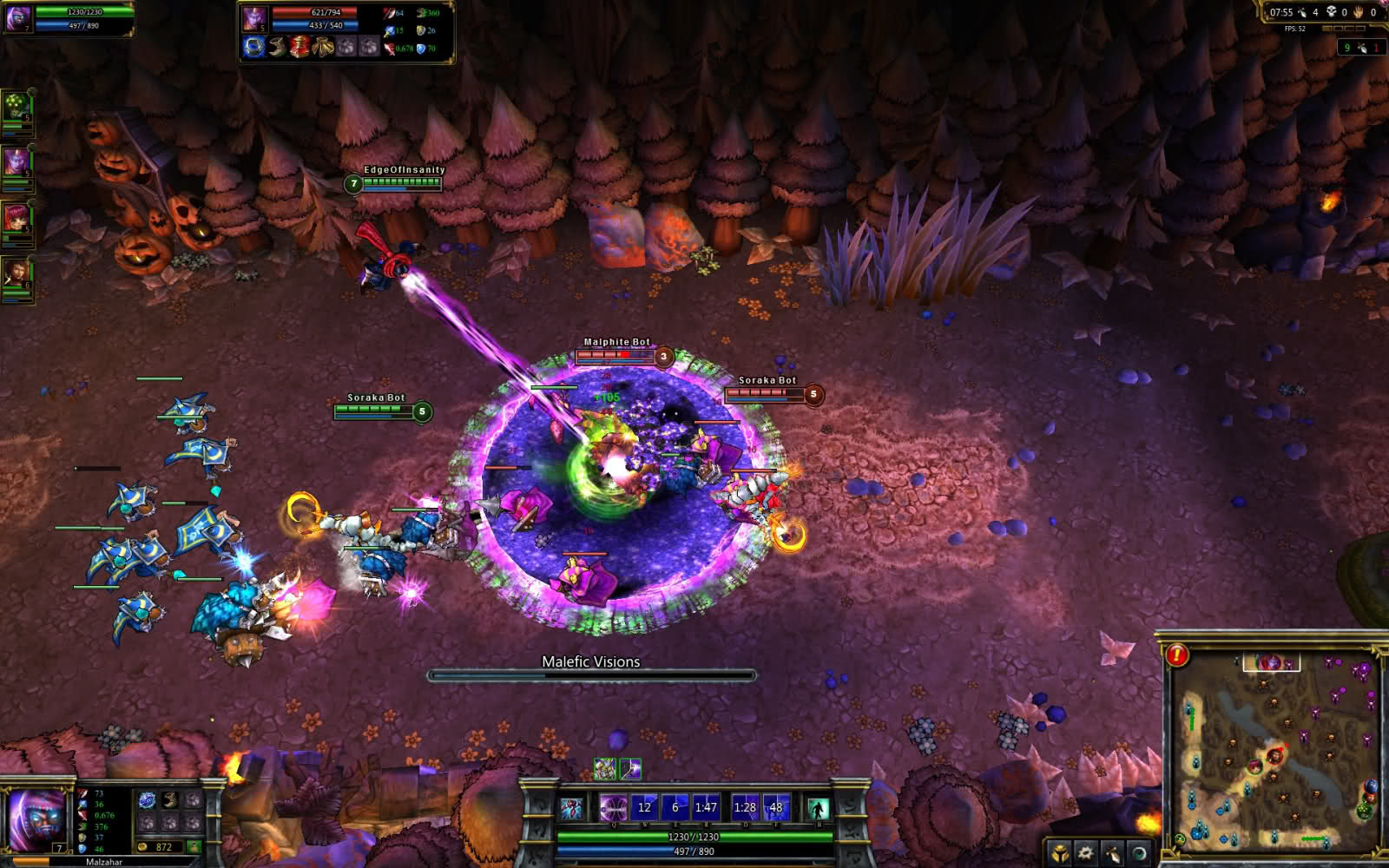Click the settings gear icon below the minimap
The width and height of the screenshot is (1389, 868).
pos(1085,852)
